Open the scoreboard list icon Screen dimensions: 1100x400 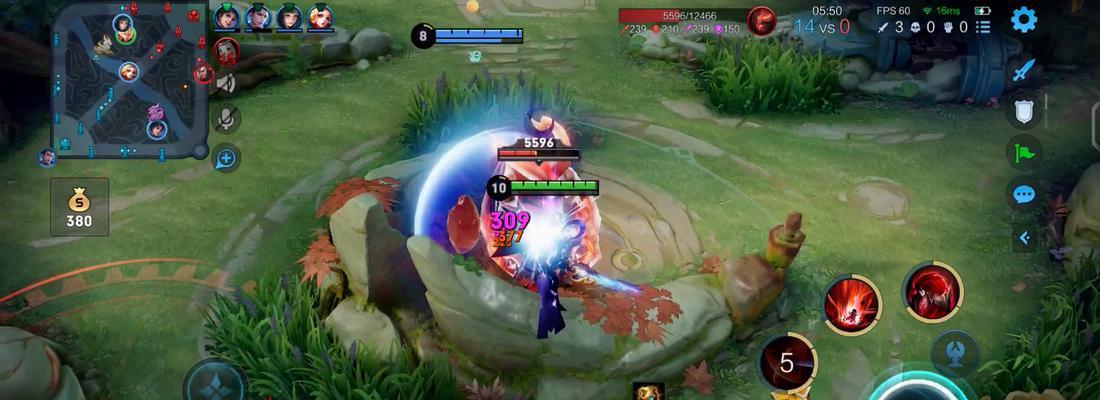(983, 27)
